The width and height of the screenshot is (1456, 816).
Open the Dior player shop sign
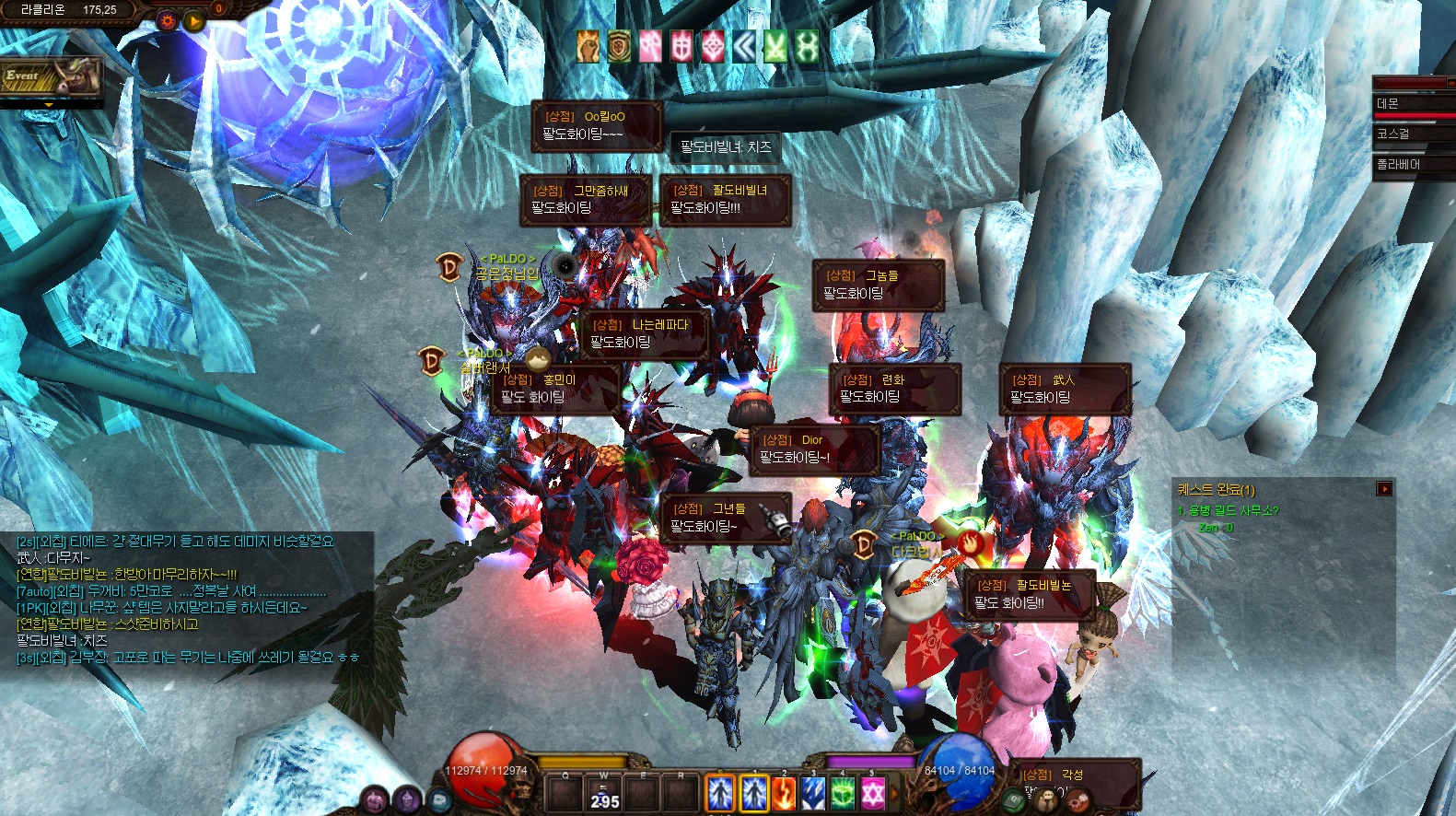(x=815, y=449)
